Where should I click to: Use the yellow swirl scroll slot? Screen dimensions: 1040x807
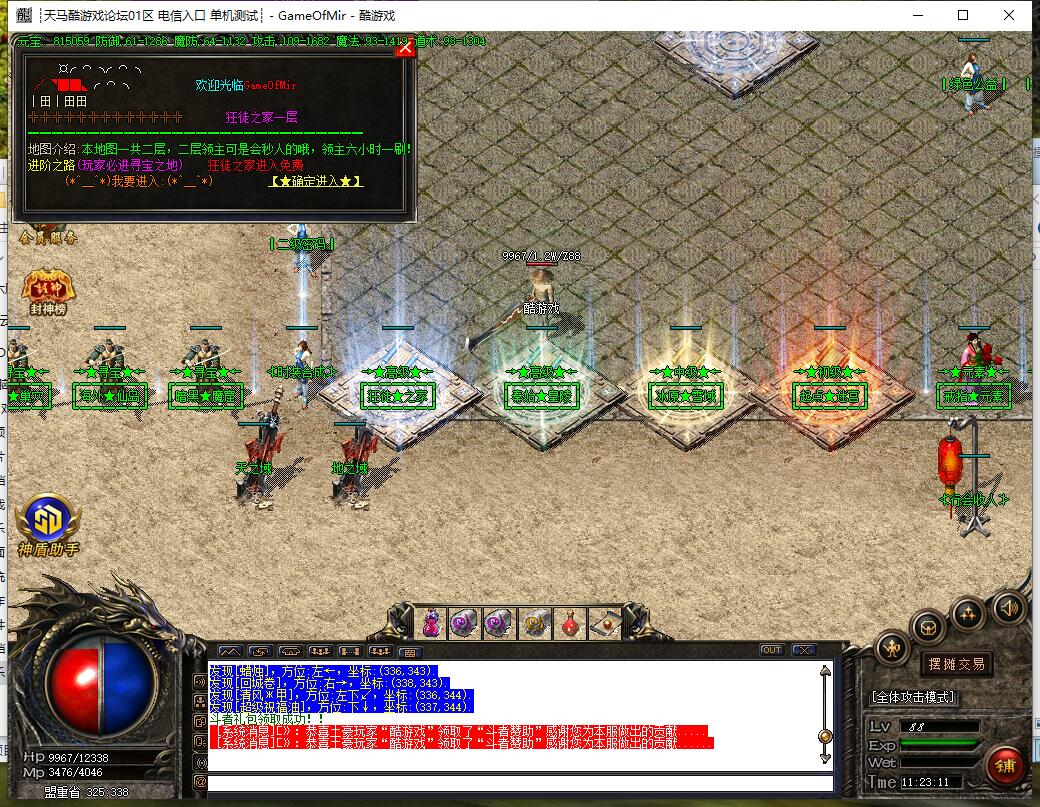click(535, 624)
